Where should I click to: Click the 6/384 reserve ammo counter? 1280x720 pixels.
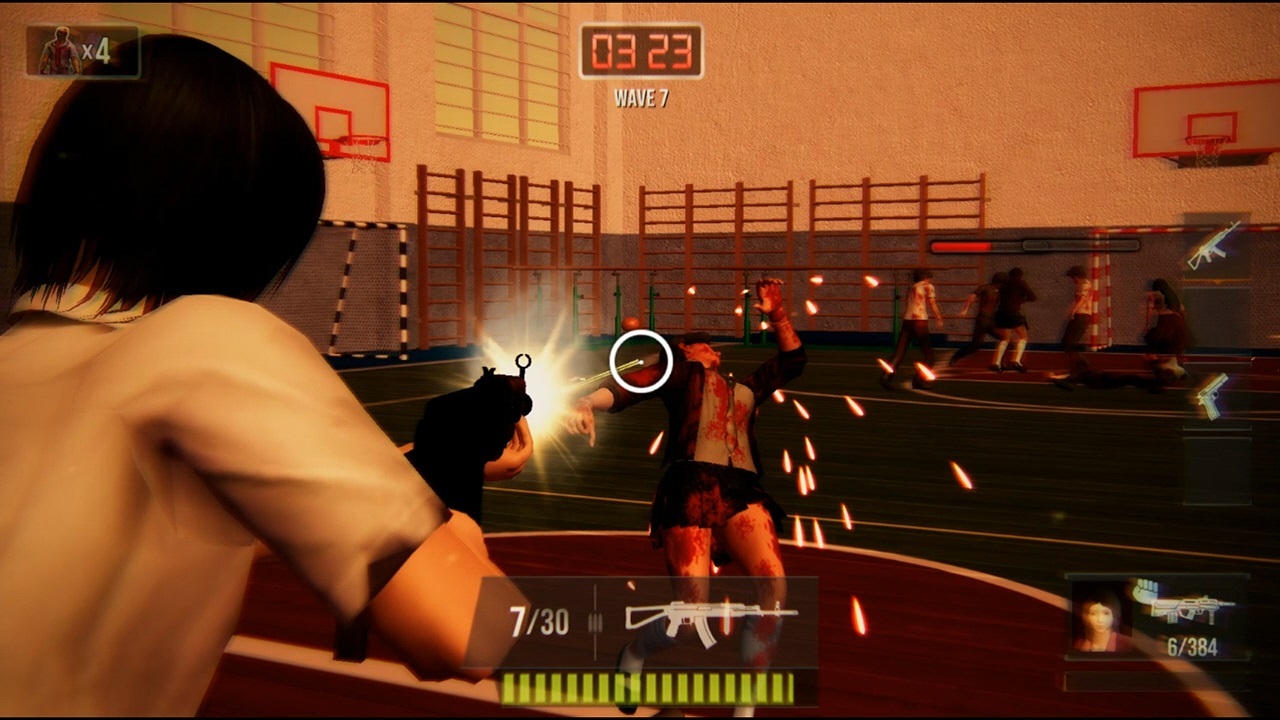pyautogui.click(x=1192, y=646)
